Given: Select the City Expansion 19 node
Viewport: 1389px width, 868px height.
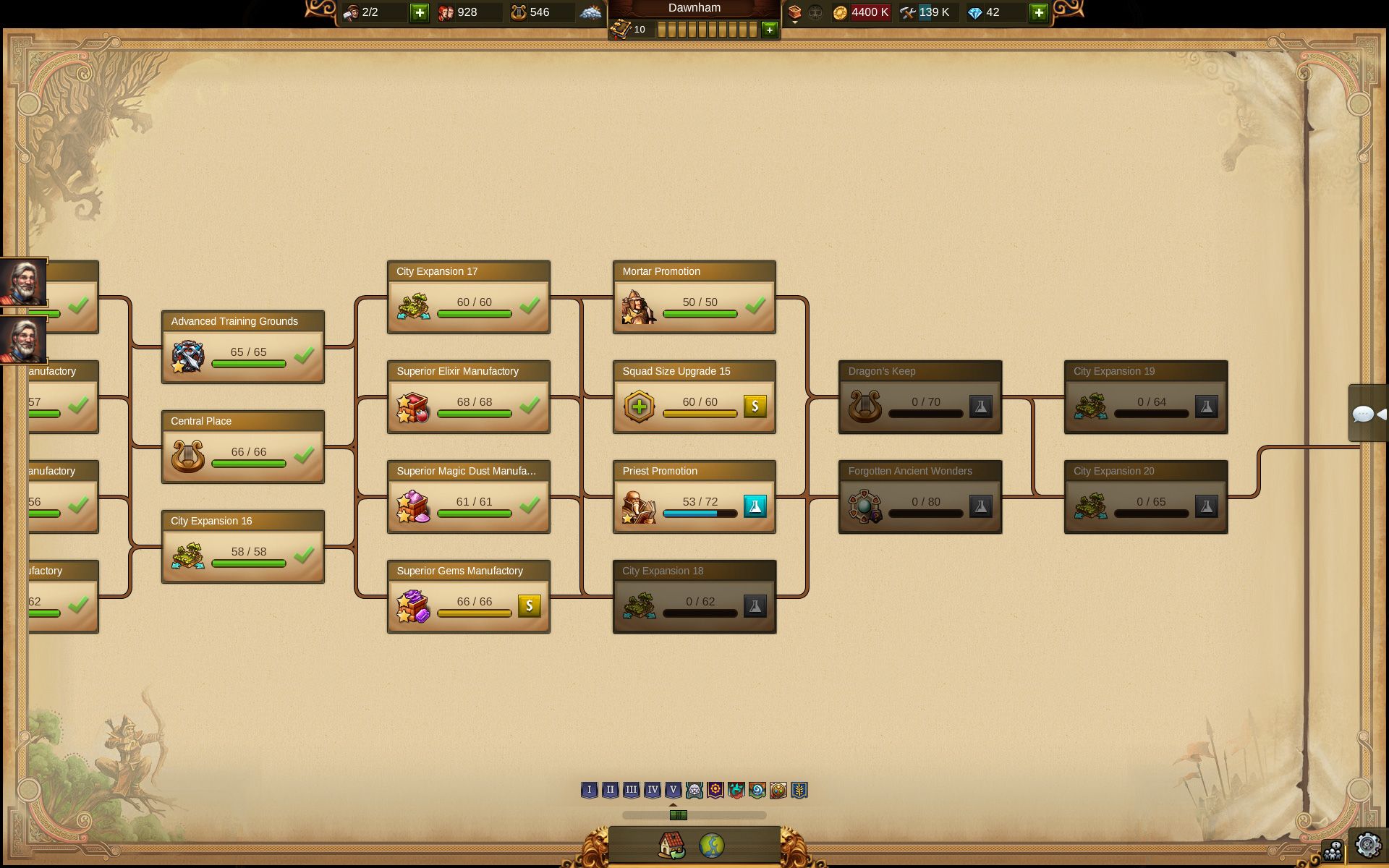Looking at the screenshot, I should tap(1145, 397).
